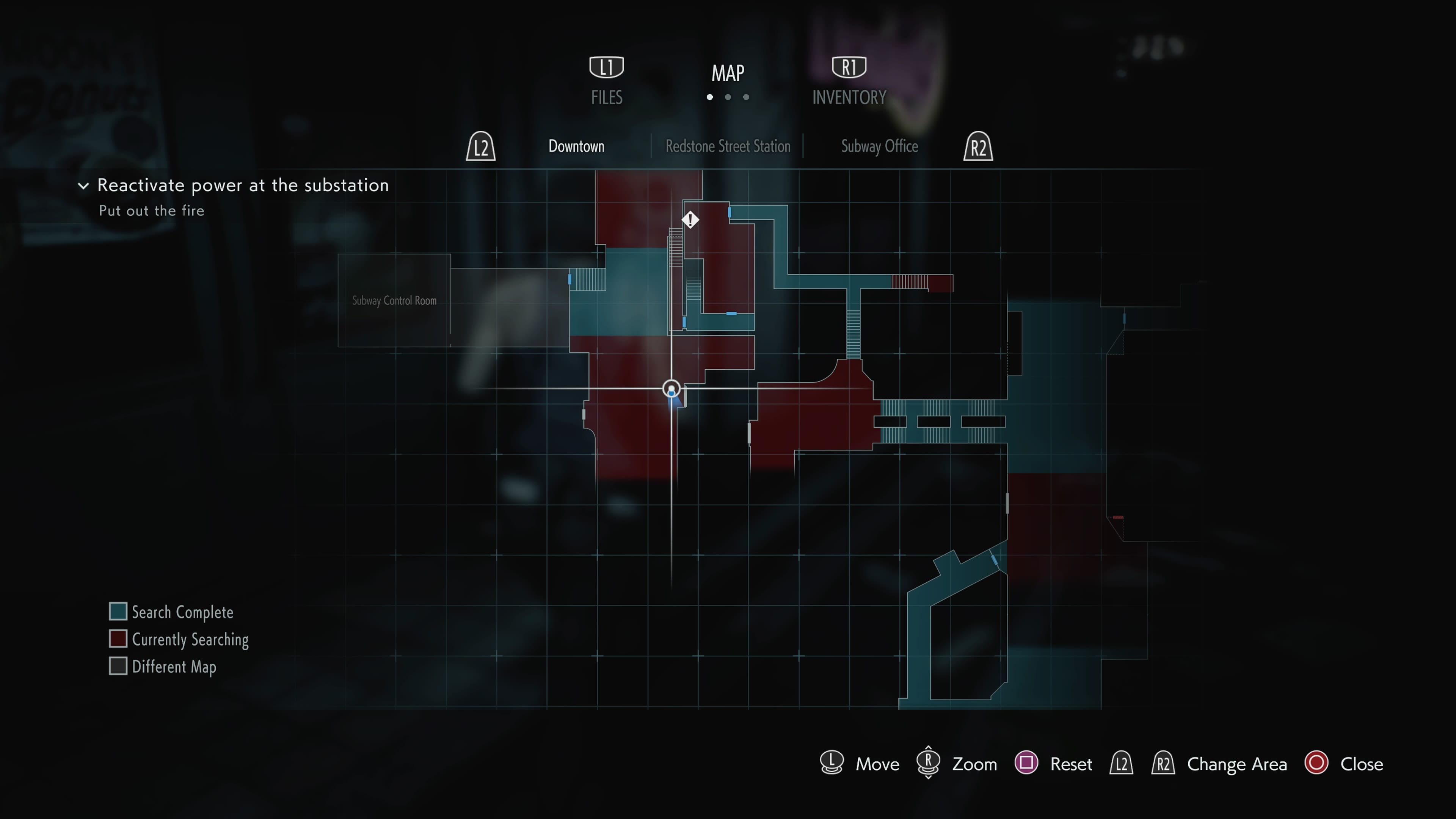Screen dimensions: 1456x819
Task: Click the exclamation objective marker on the map
Action: pos(690,220)
